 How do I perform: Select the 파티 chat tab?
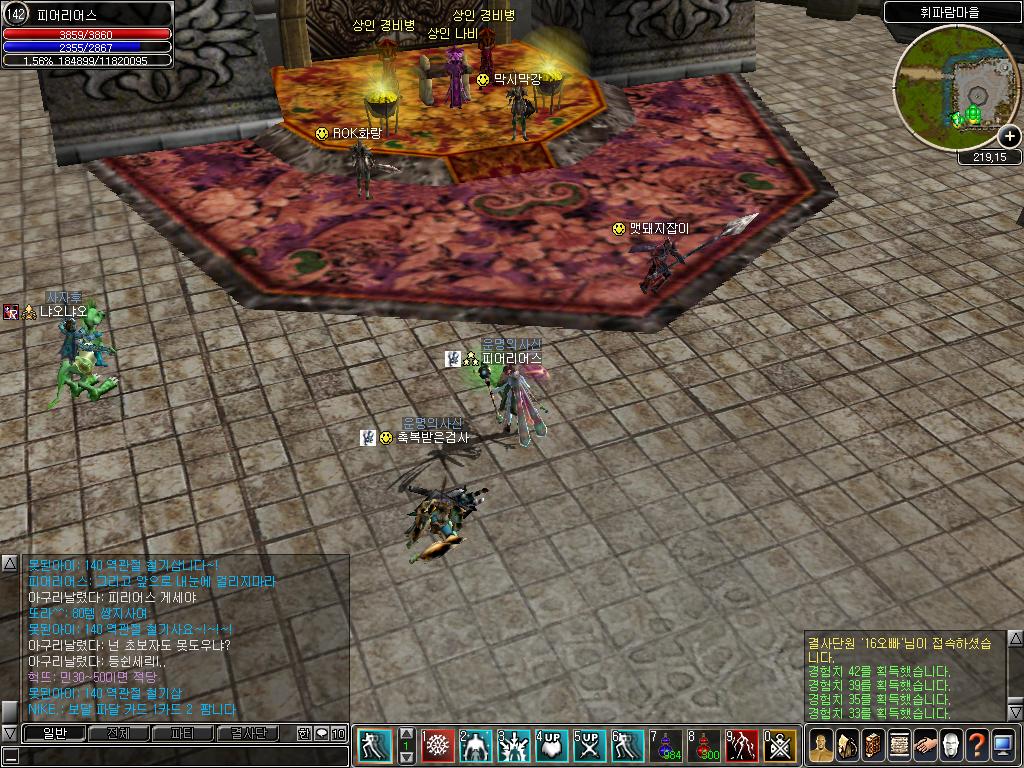[x=183, y=733]
